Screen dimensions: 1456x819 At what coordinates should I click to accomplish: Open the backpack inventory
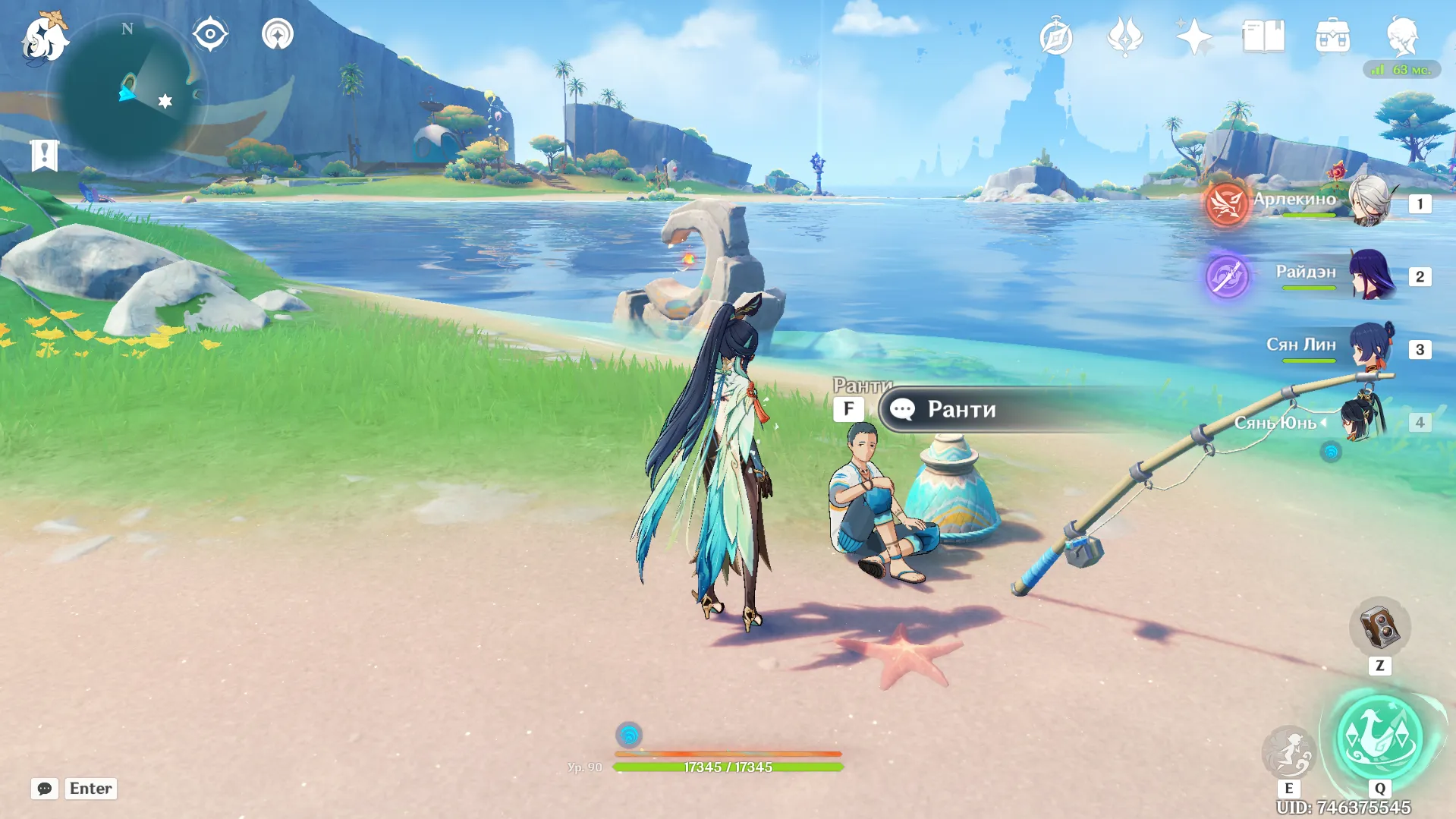pyautogui.click(x=1332, y=36)
